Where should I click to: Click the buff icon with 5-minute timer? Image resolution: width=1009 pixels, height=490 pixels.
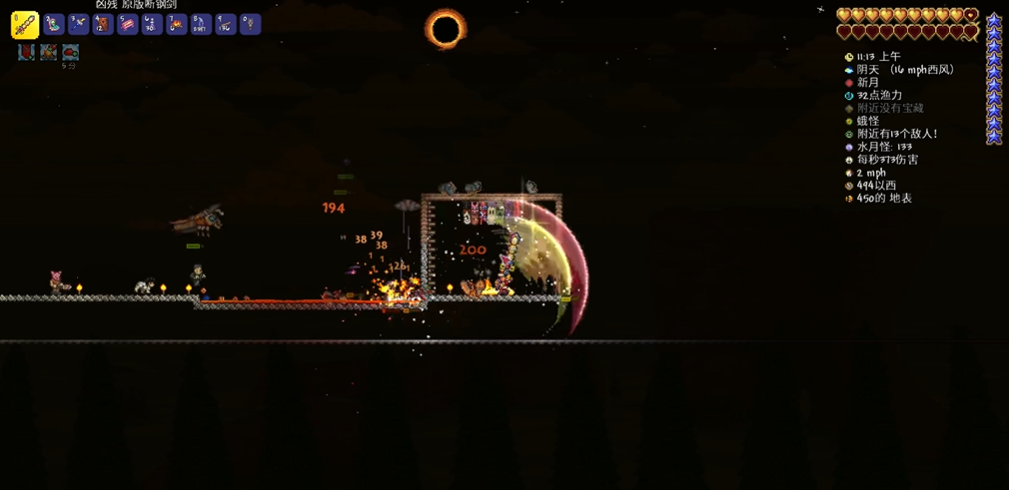70,52
